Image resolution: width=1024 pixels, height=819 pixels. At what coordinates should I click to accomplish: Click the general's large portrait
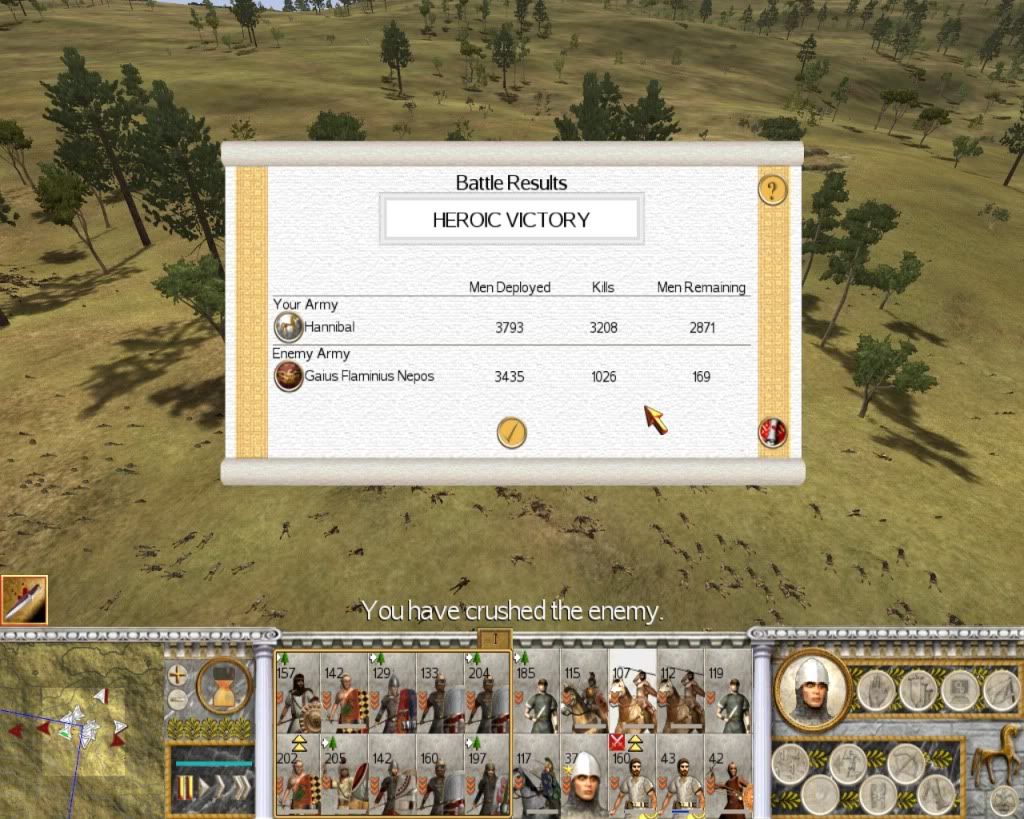[811, 689]
